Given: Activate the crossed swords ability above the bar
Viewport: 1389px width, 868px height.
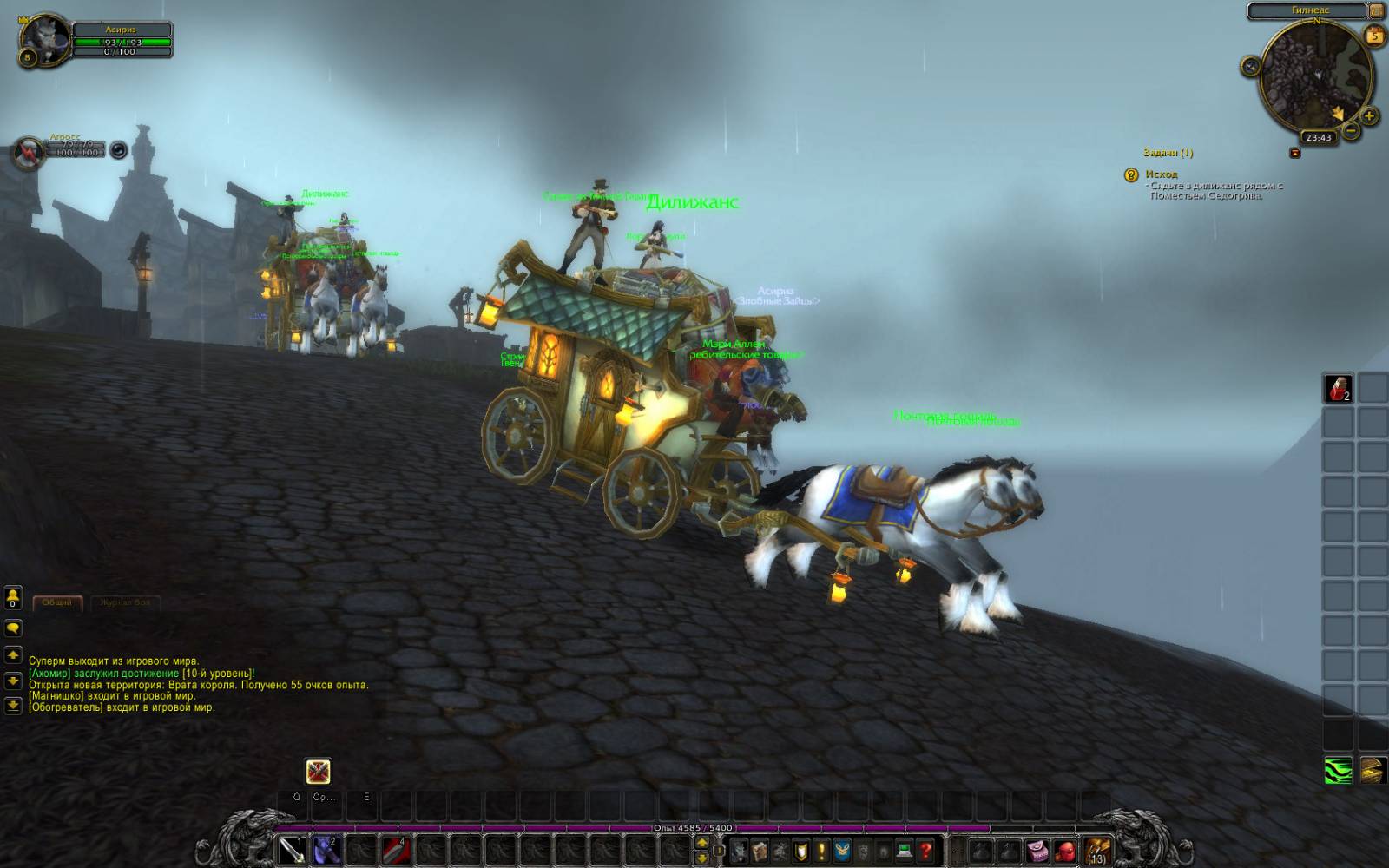Looking at the screenshot, I should [x=319, y=771].
